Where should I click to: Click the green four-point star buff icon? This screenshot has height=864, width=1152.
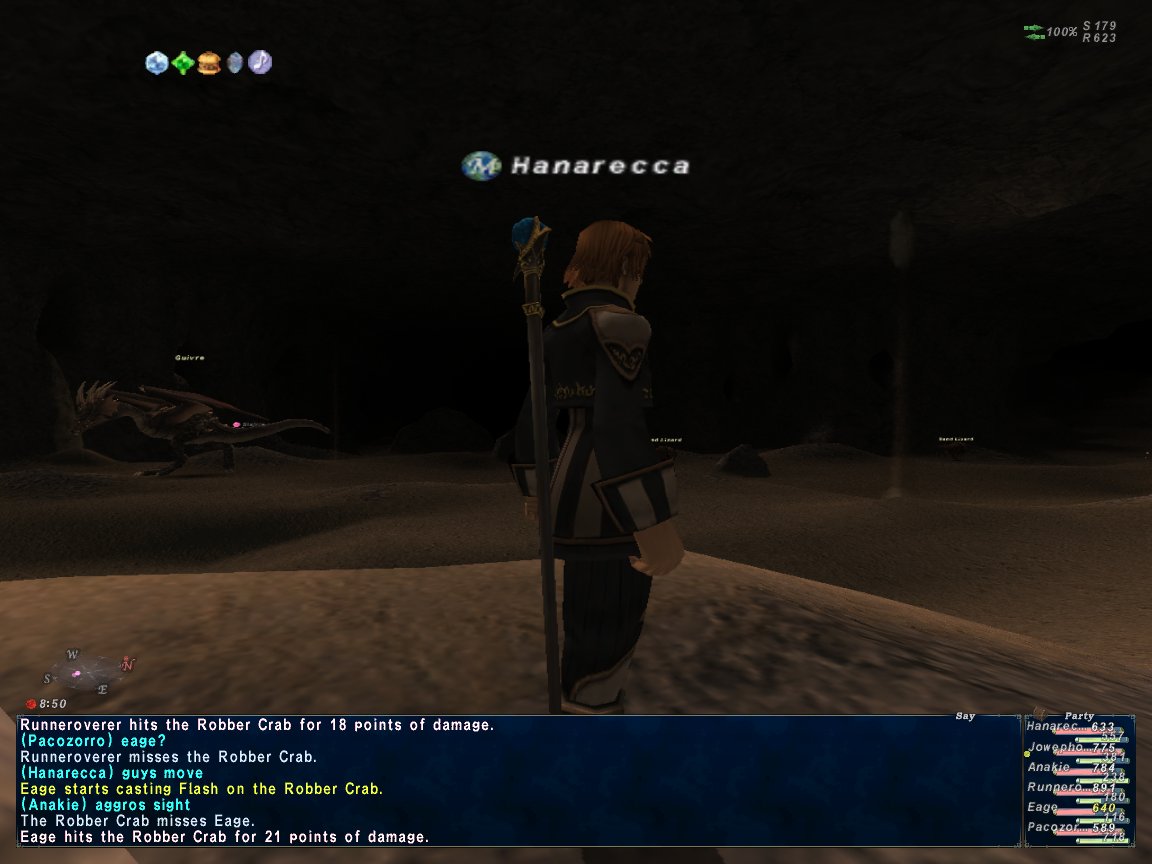(x=183, y=63)
